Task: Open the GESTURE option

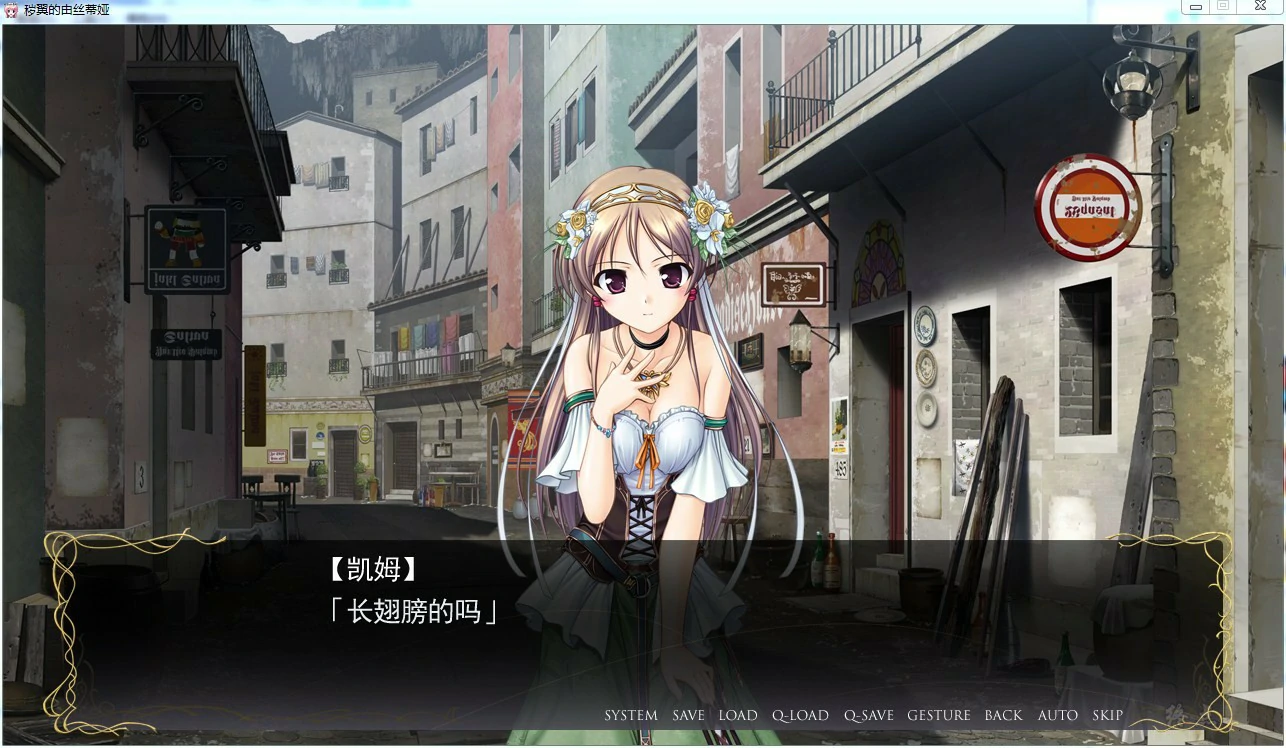Action: click(938, 715)
